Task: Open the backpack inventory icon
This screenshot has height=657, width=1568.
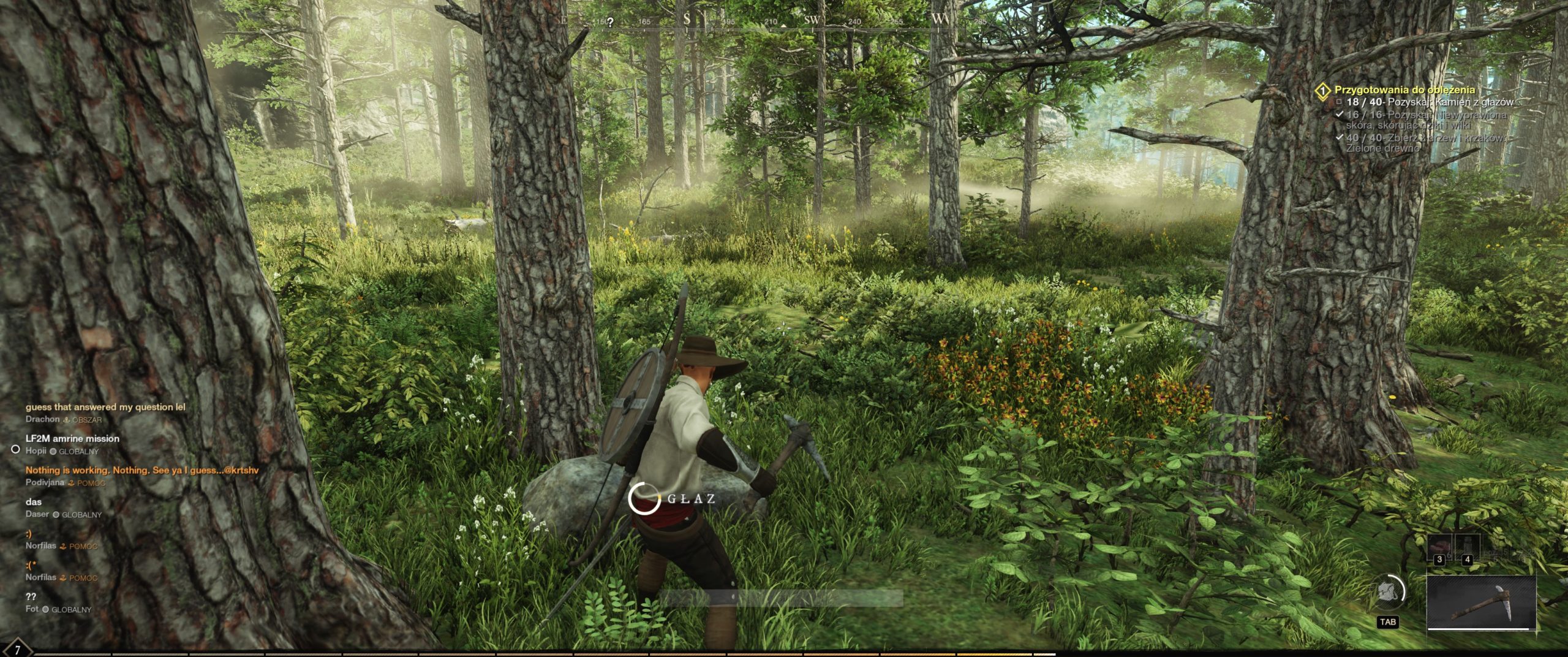Action: 1388,593
